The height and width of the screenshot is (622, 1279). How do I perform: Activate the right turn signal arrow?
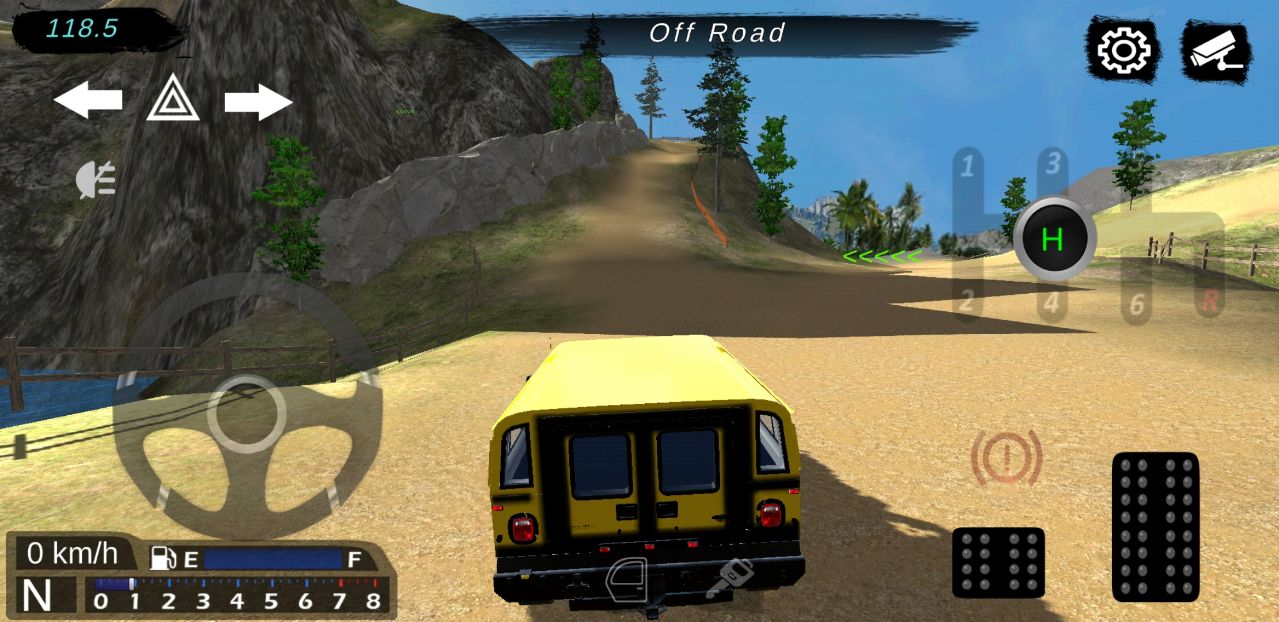click(258, 101)
